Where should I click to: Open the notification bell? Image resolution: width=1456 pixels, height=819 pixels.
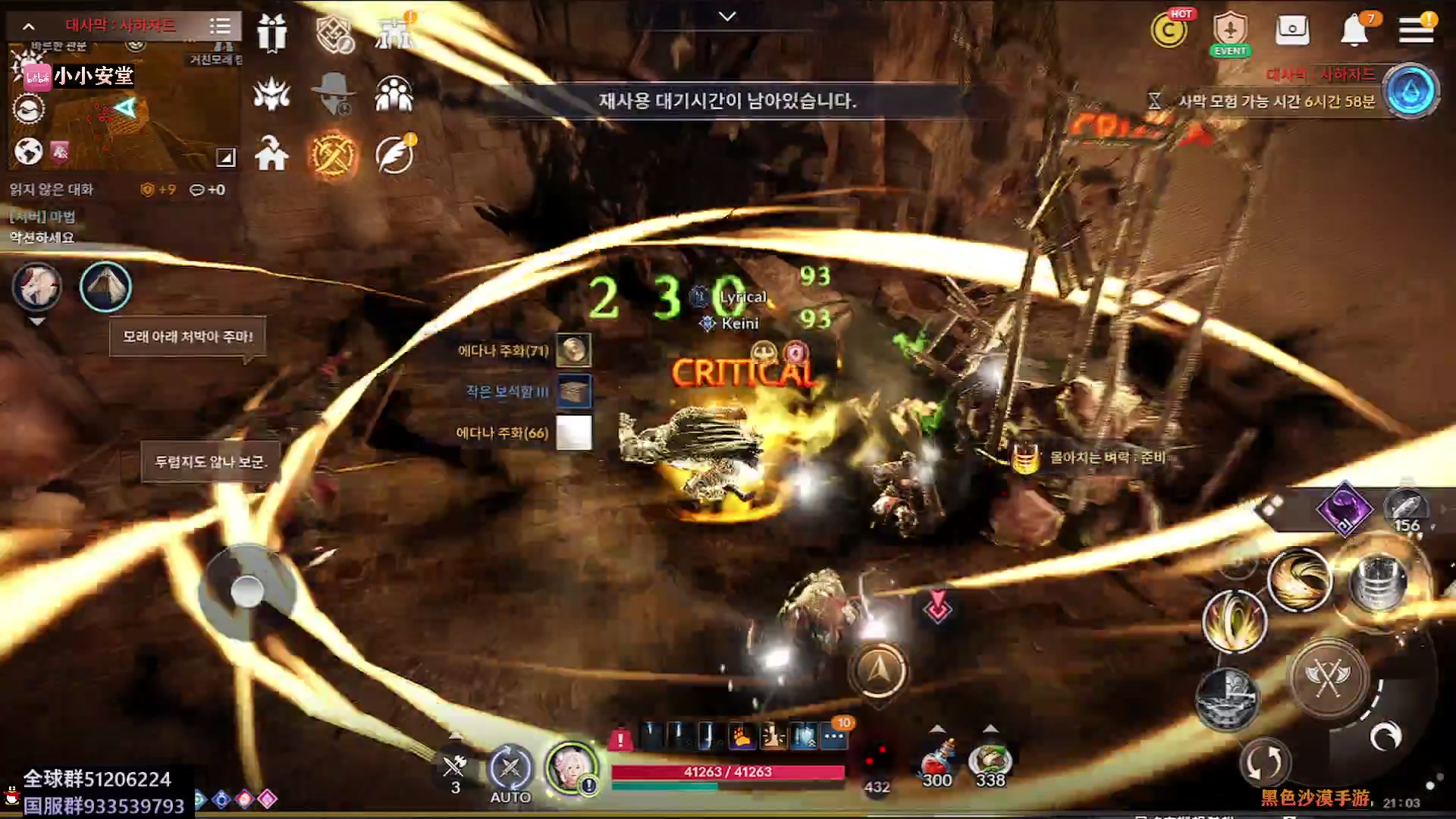[1354, 31]
